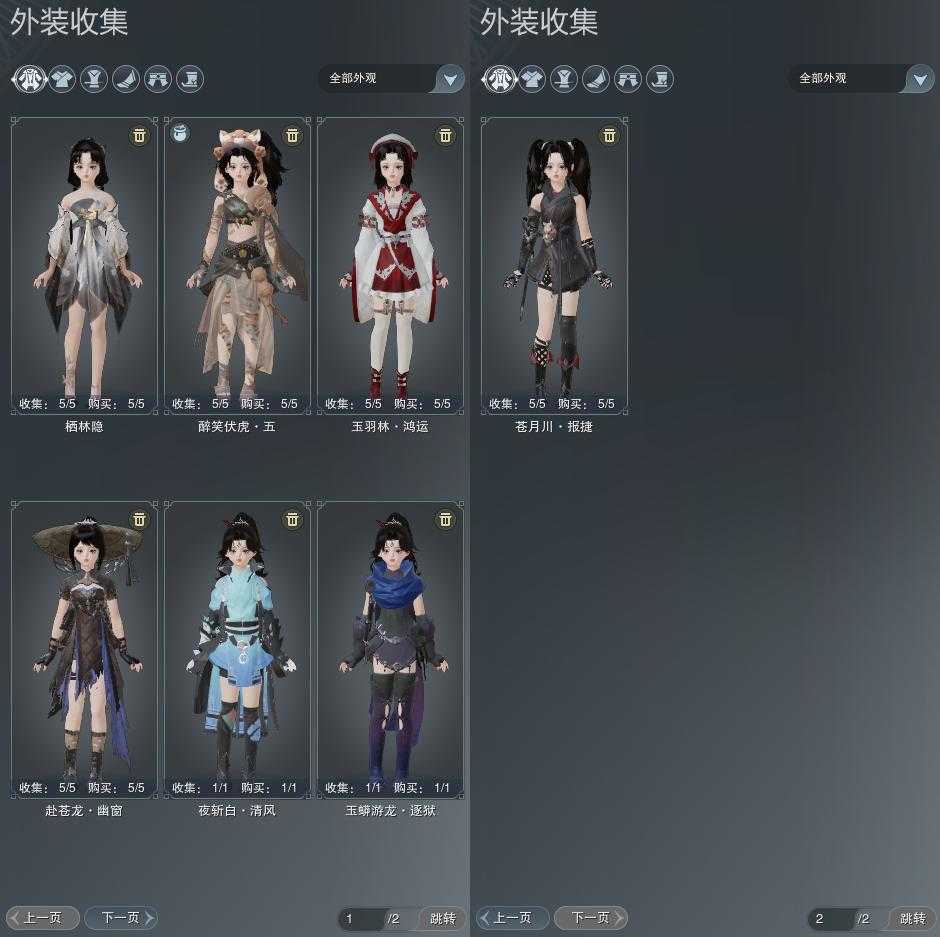Remove 苍月川·报捷 using its trash icon
Image resolution: width=940 pixels, height=937 pixels.
click(x=609, y=135)
